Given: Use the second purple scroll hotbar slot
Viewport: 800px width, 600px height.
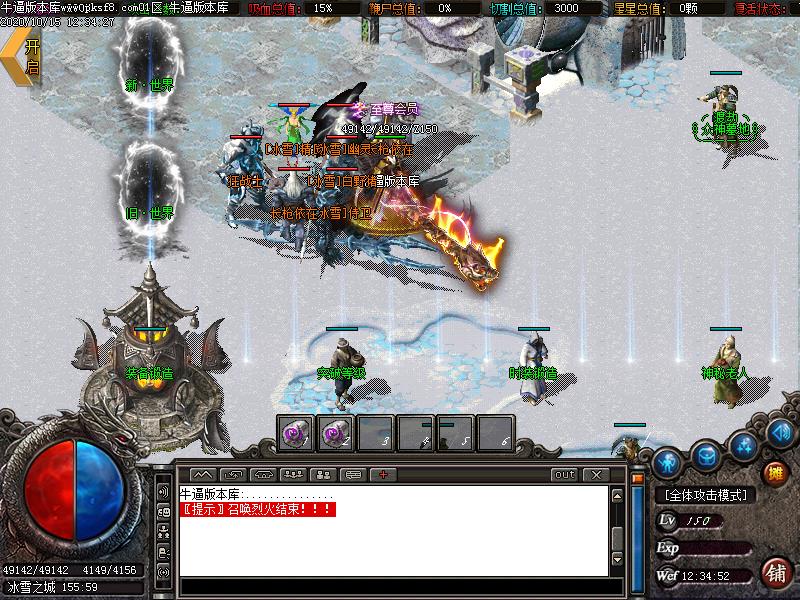Looking at the screenshot, I should 335,433.
